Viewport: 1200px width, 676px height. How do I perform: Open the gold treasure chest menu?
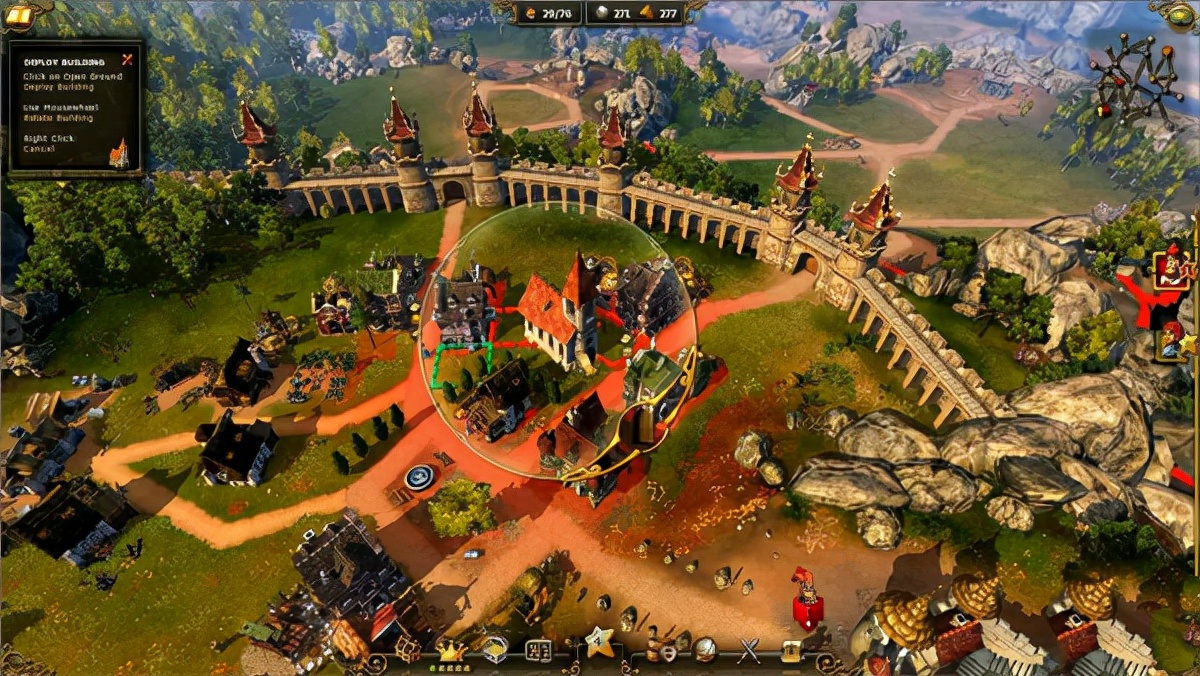point(494,650)
